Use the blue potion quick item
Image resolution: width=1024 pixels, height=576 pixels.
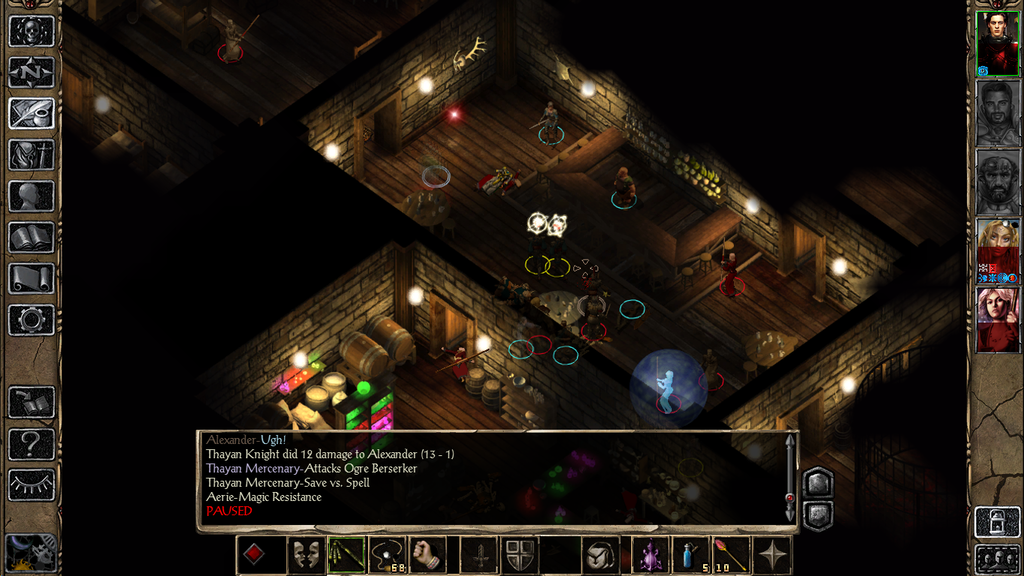pos(688,555)
